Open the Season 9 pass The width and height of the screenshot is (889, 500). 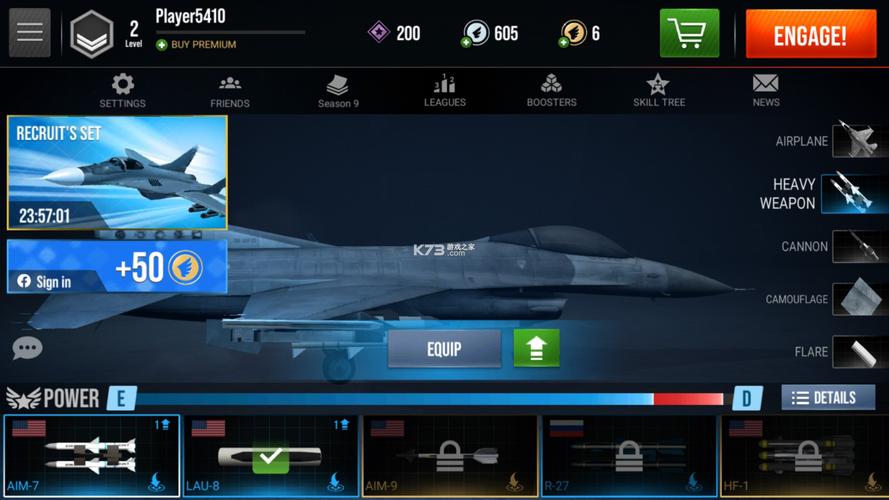(x=338, y=90)
